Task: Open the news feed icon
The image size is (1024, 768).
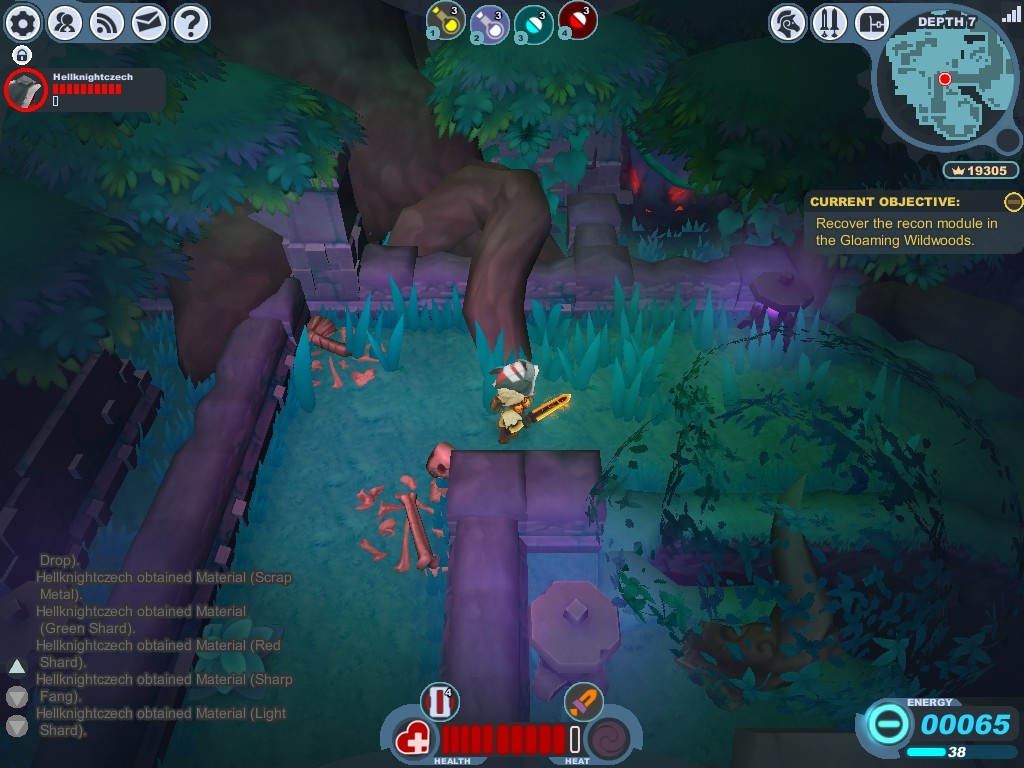Action: pos(107,22)
